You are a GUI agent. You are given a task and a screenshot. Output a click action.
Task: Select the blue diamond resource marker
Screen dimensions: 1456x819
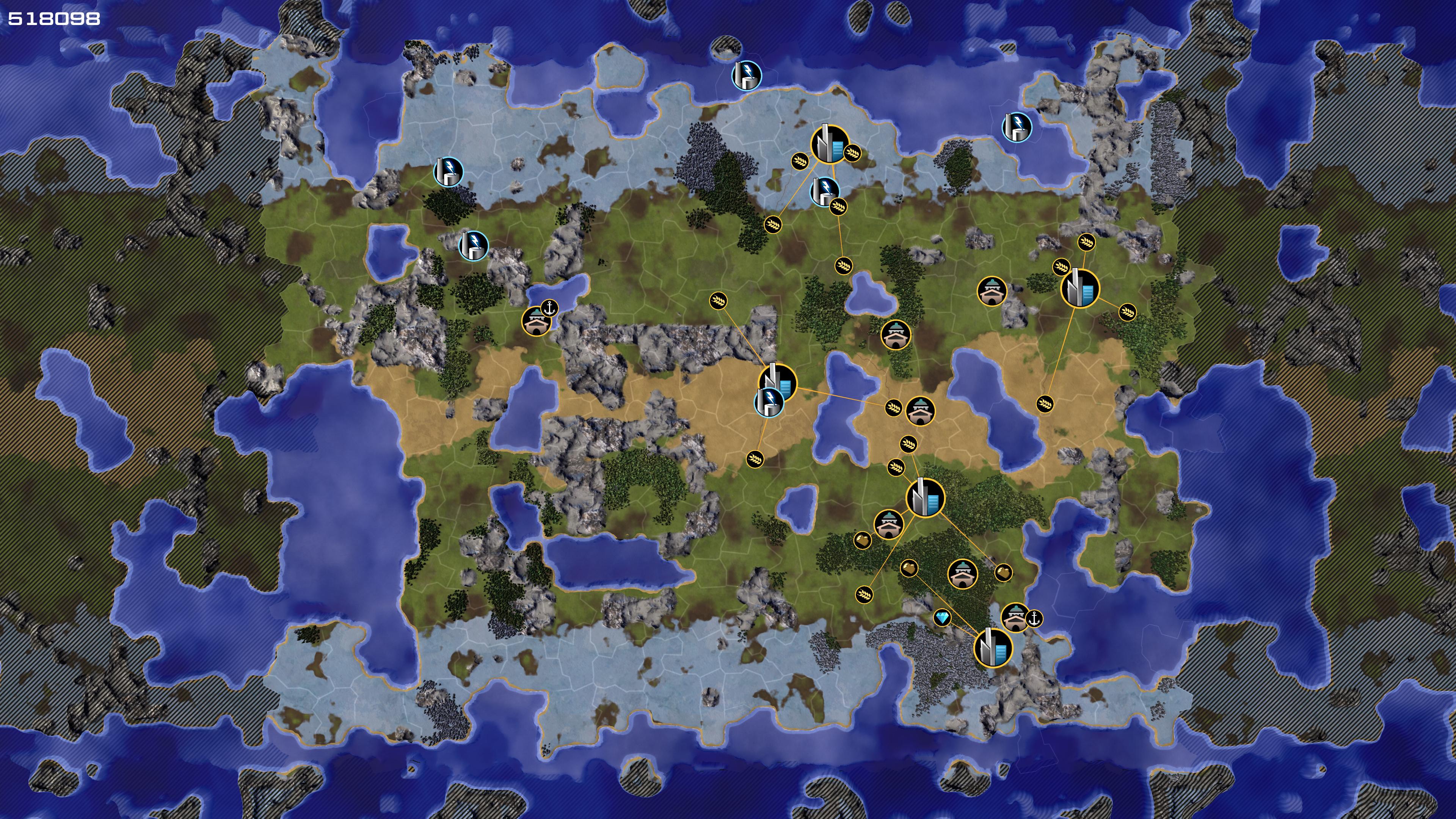[x=941, y=617]
